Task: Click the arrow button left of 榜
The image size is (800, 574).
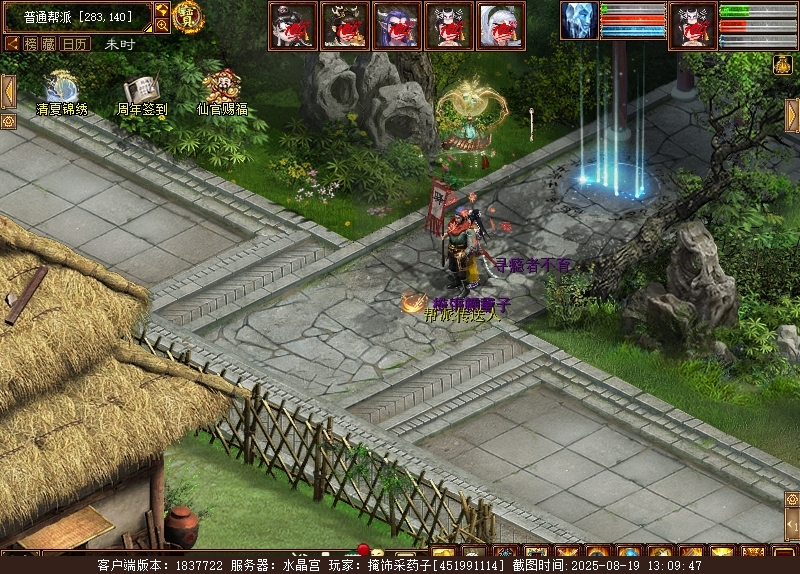Action: tap(12, 44)
